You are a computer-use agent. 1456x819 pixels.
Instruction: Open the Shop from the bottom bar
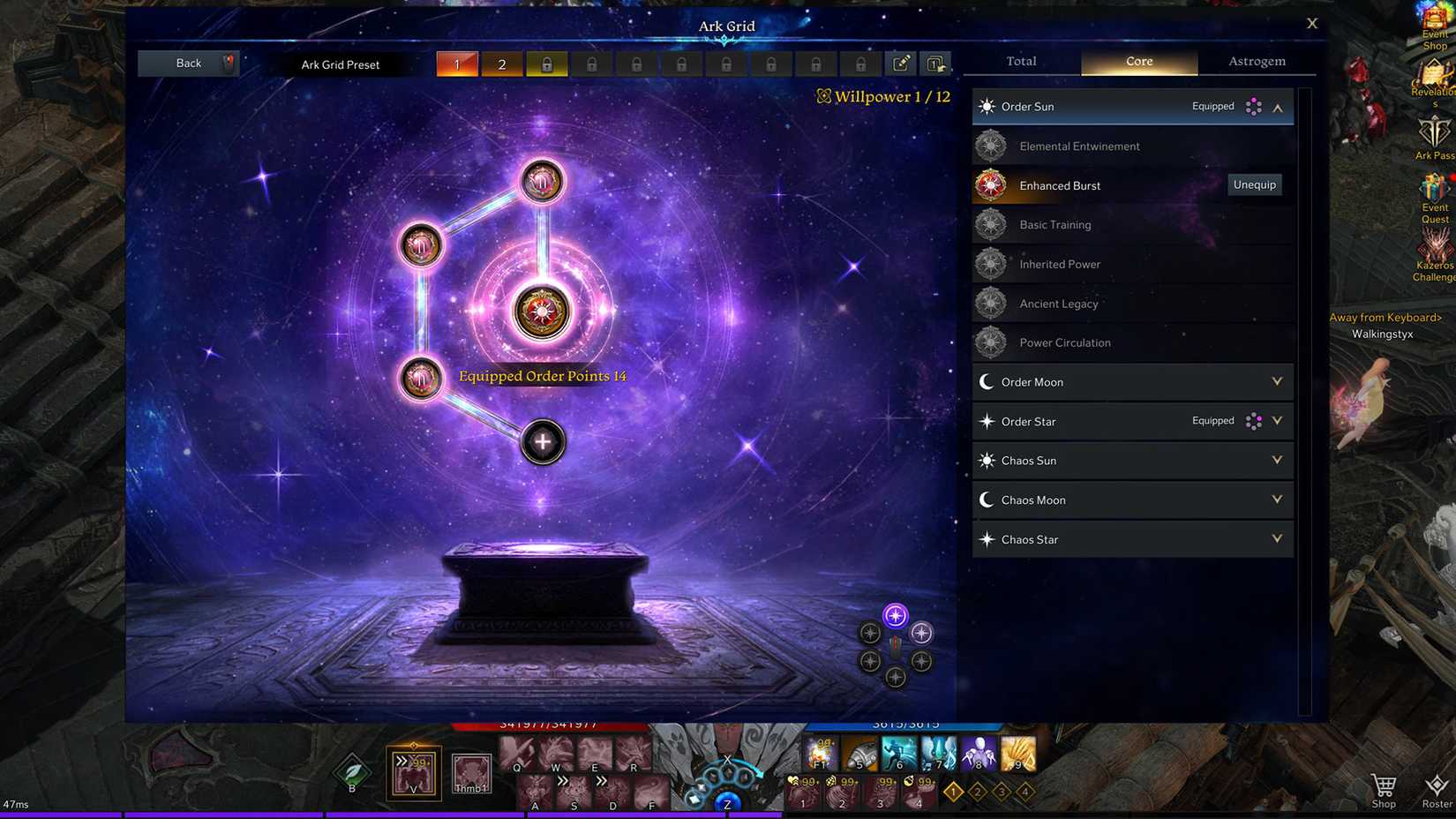click(1383, 789)
